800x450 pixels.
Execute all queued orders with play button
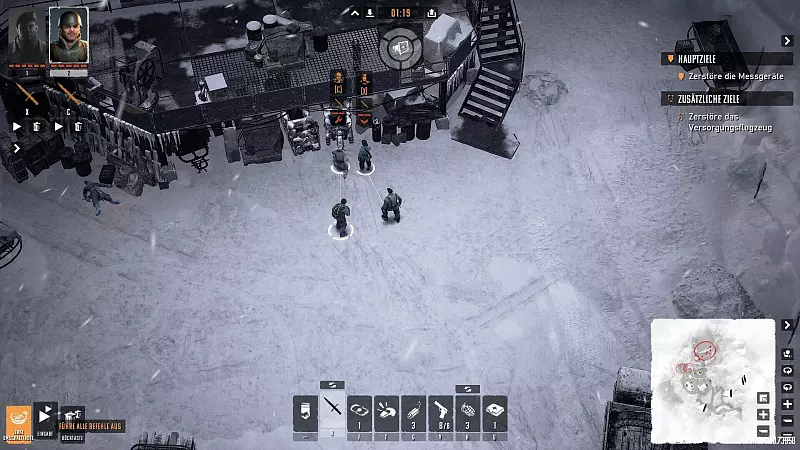[45, 415]
